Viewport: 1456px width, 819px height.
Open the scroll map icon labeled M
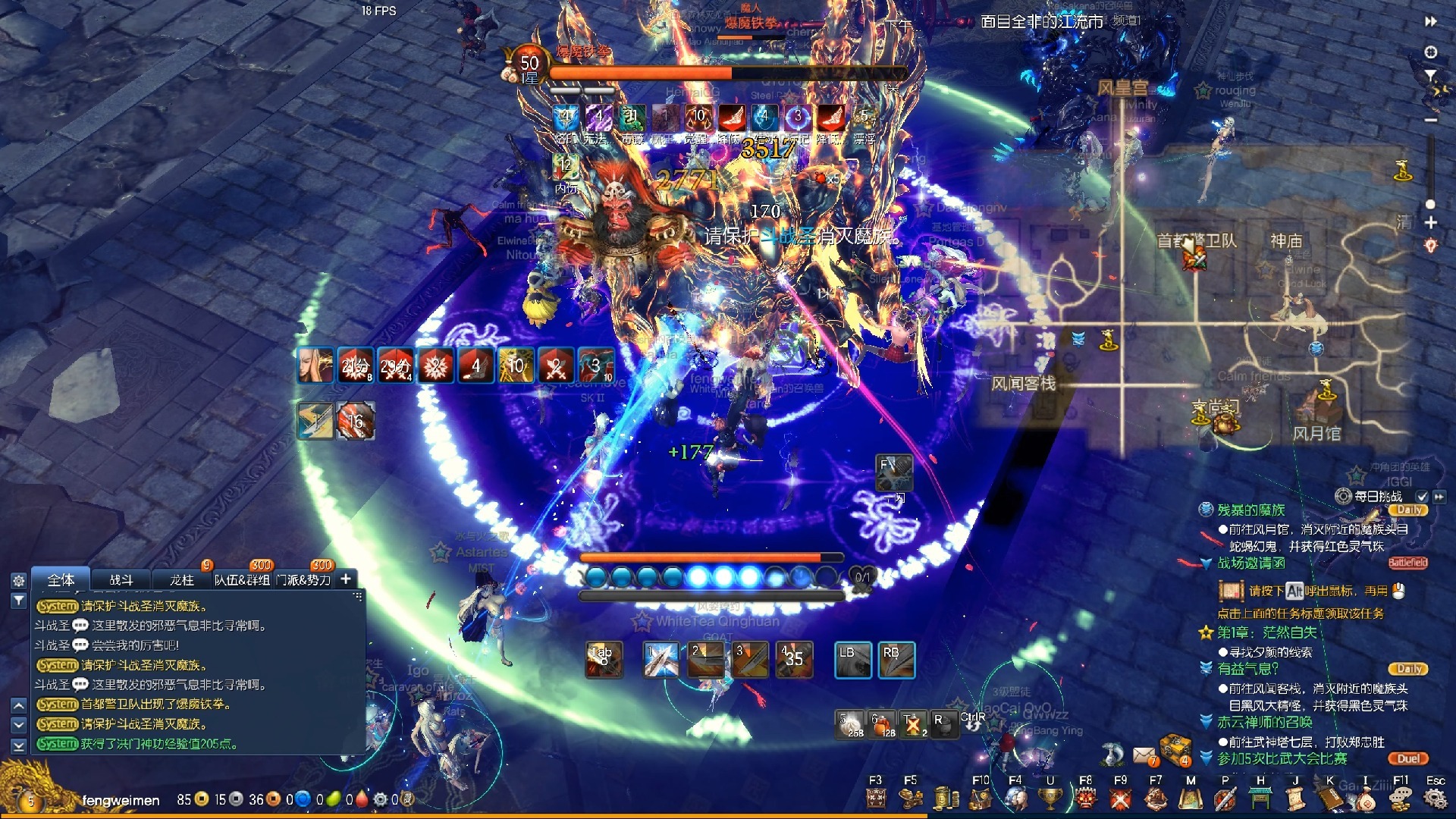click(1191, 799)
